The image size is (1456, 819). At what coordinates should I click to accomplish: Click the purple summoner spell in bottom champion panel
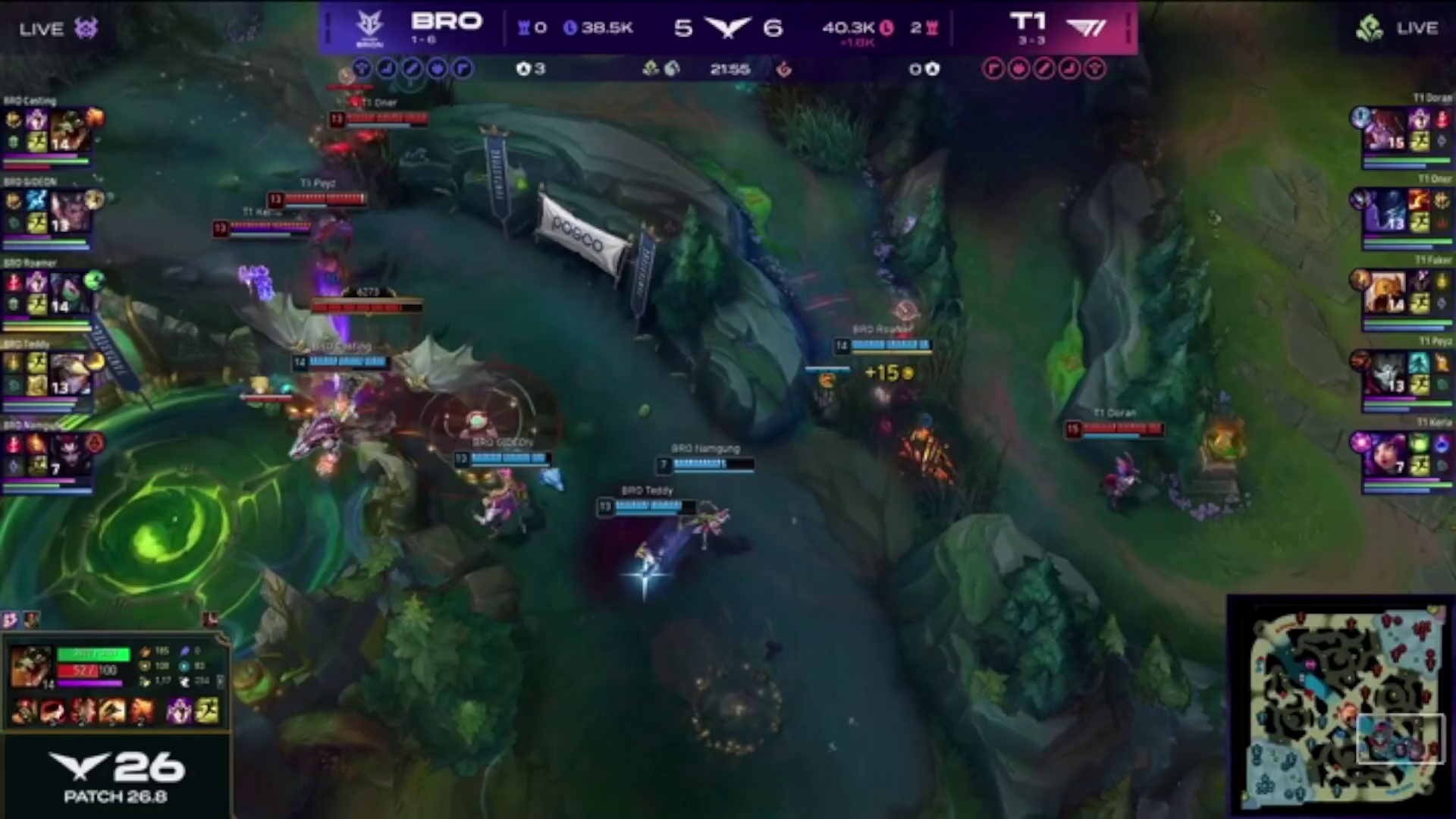(x=179, y=711)
